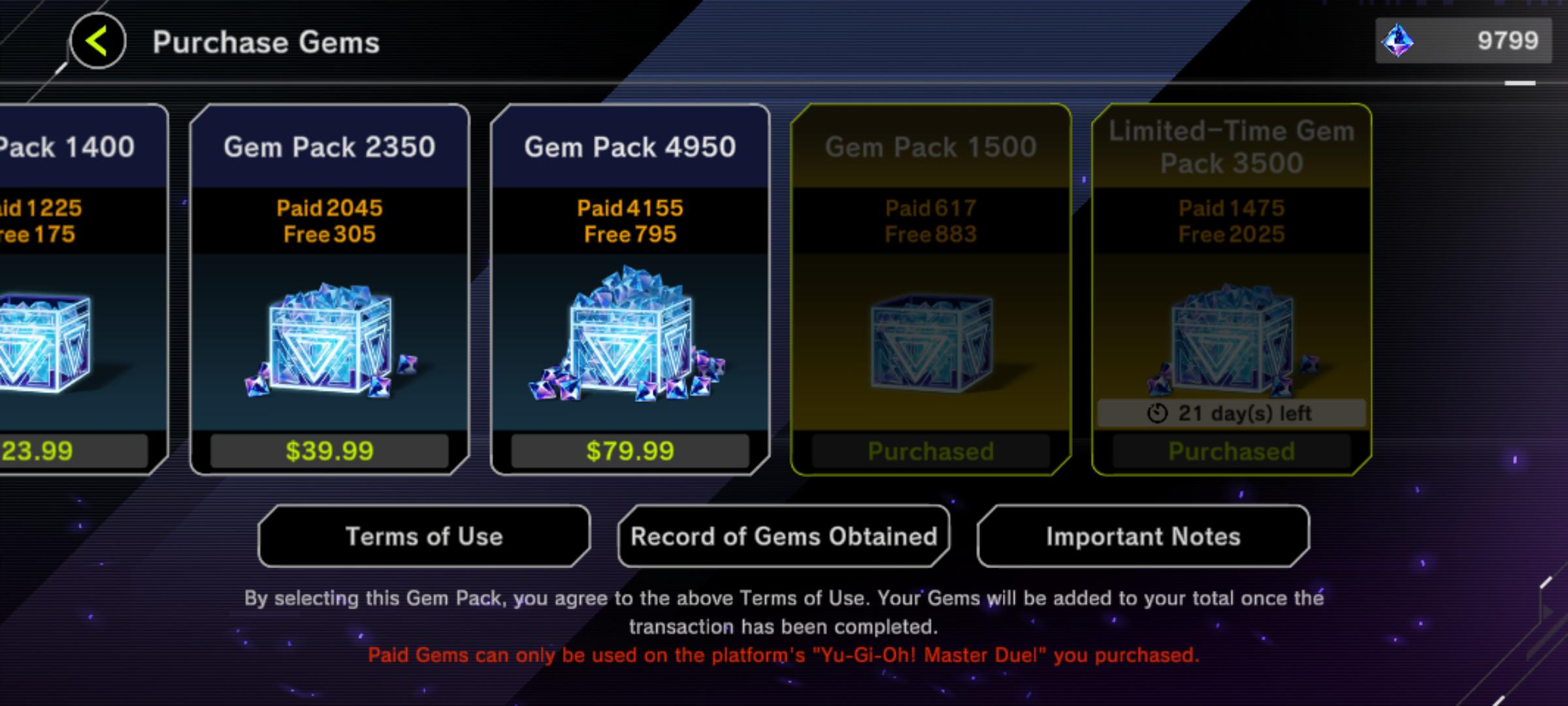
Task: Click the timer icon showing 21 days left
Action: click(1156, 413)
